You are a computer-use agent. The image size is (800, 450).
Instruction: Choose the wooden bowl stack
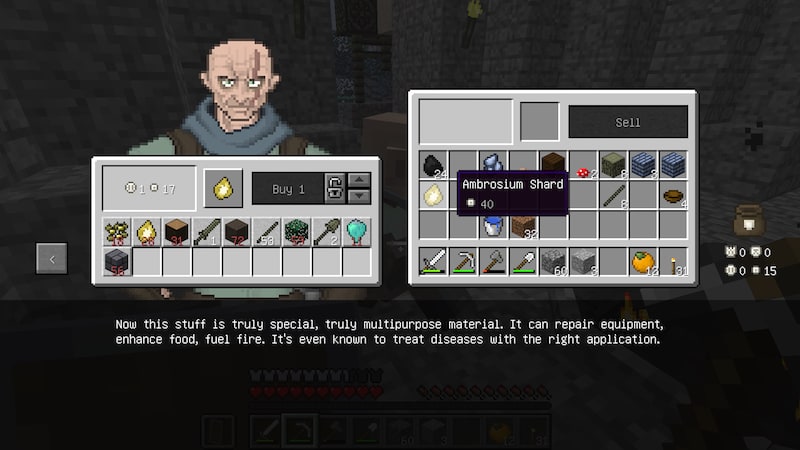[673, 195]
